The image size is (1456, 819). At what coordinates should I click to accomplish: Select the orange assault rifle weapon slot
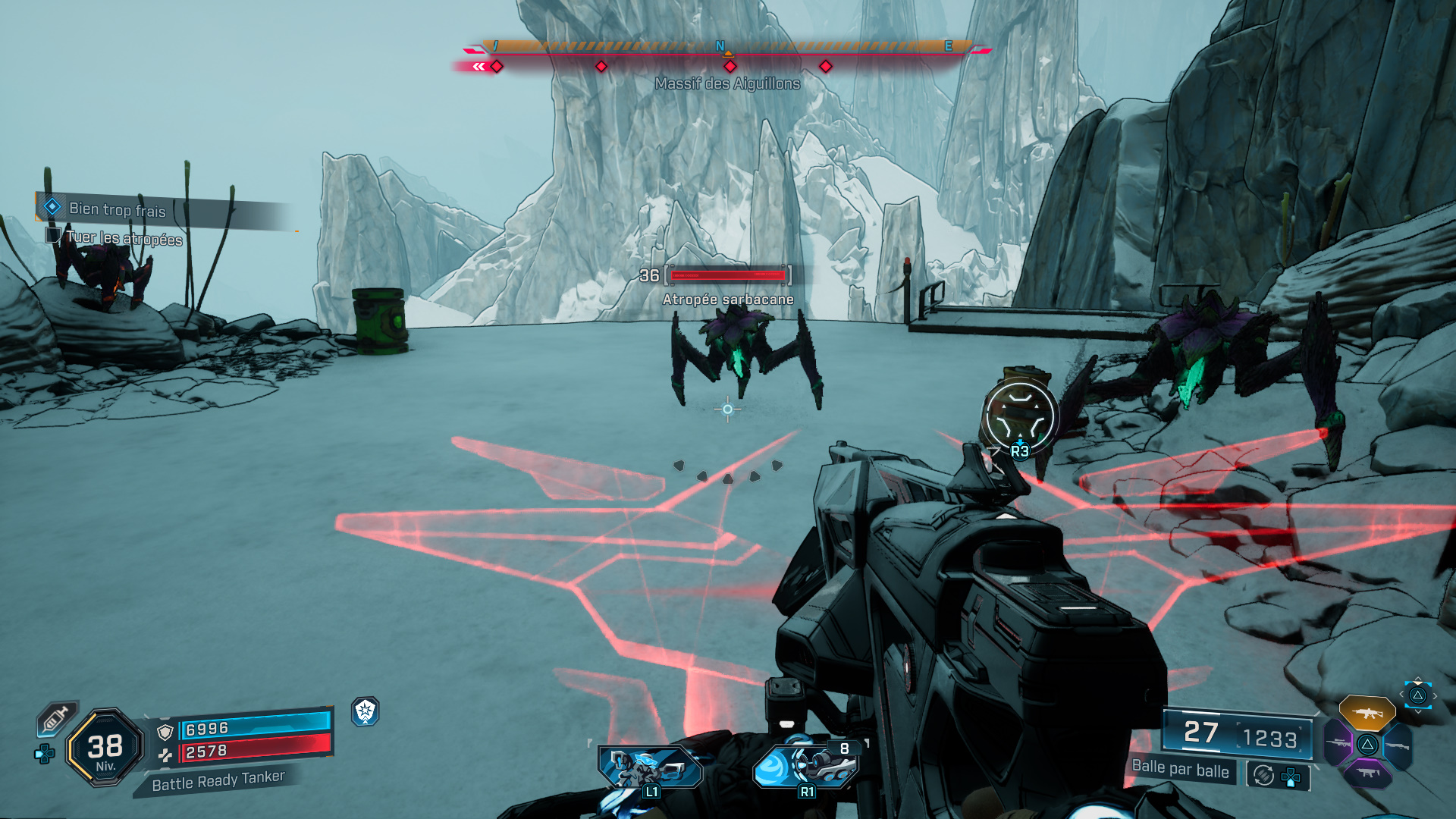tap(1367, 713)
